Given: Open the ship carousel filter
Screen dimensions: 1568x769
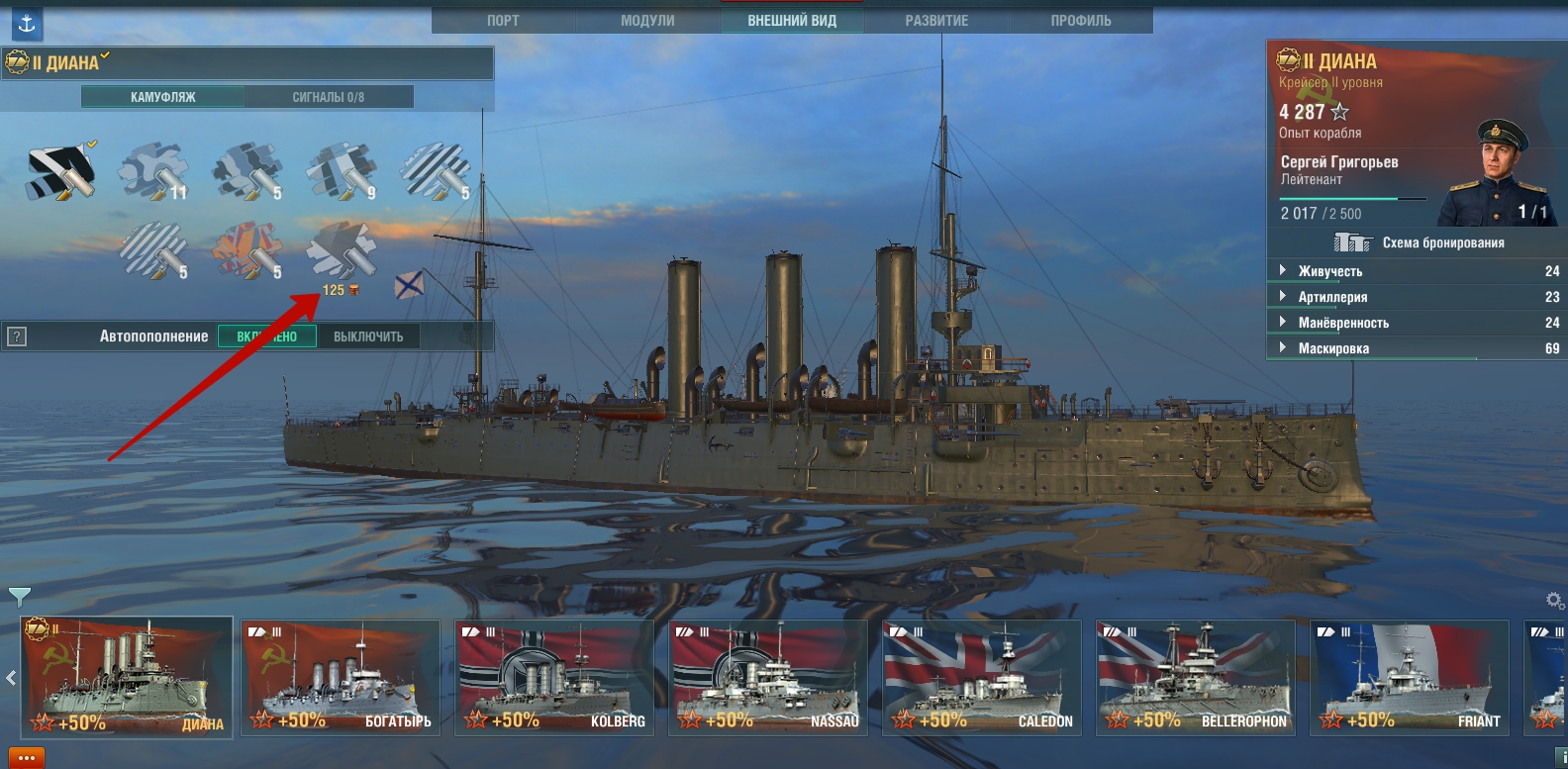Looking at the screenshot, I should (x=19, y=596).
